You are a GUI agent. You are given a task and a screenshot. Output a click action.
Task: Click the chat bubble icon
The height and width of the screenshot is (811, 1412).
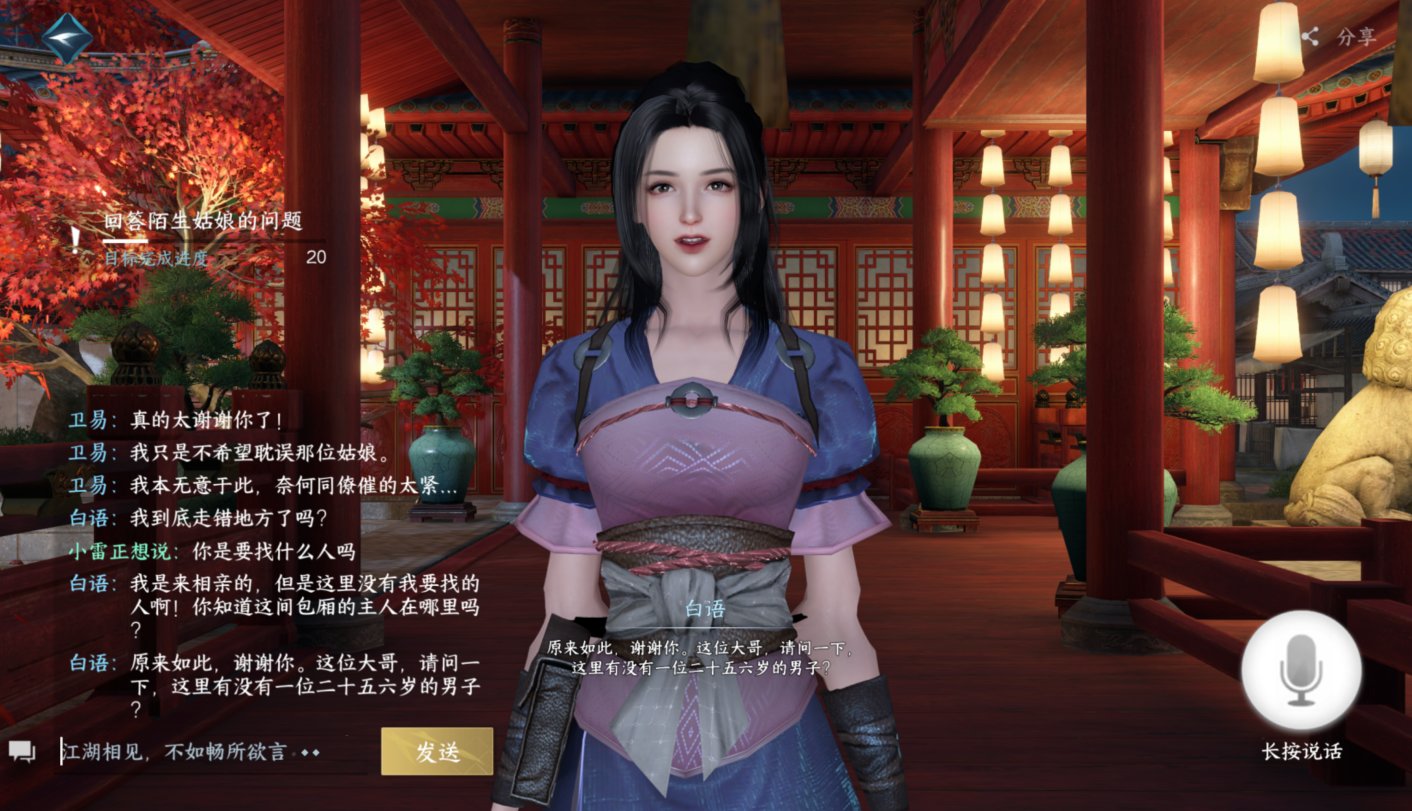[x=22, y=751]
